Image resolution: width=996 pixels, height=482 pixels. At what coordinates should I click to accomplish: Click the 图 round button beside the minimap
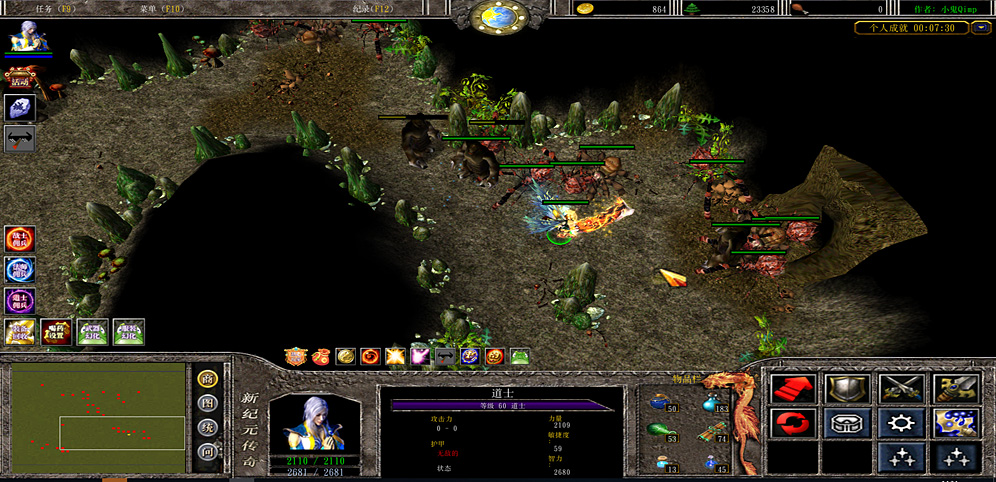click(208, 403)
